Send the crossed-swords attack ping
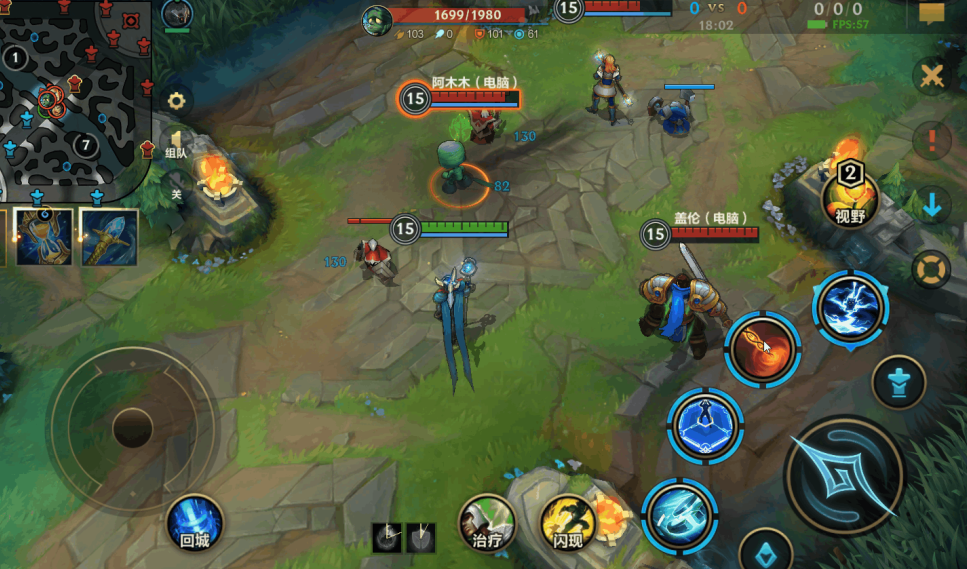The width and height of the screenshot is (967, 569). (x=932, y=76)
